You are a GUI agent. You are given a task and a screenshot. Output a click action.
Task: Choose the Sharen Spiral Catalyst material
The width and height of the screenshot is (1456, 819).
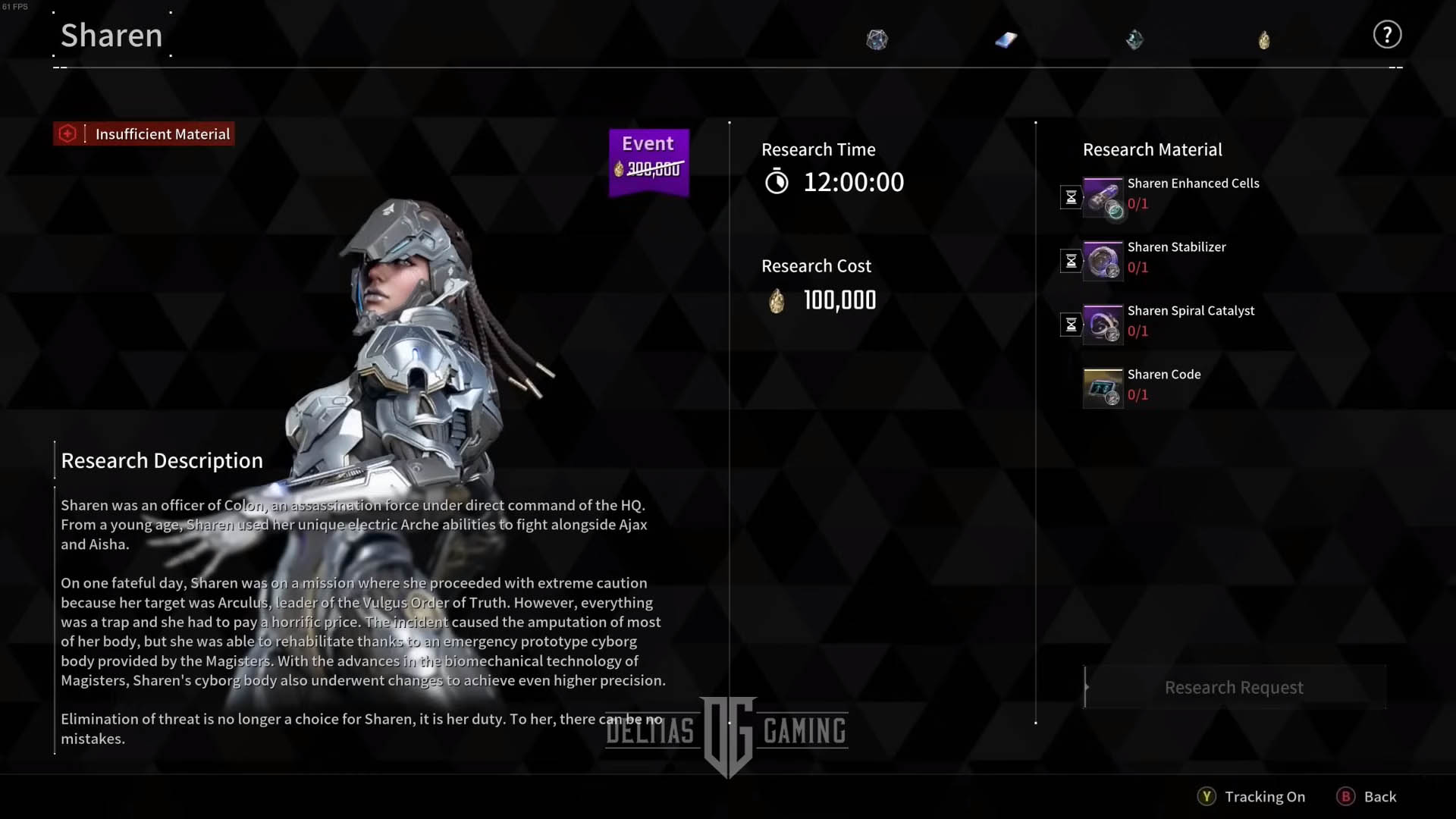1103,325
